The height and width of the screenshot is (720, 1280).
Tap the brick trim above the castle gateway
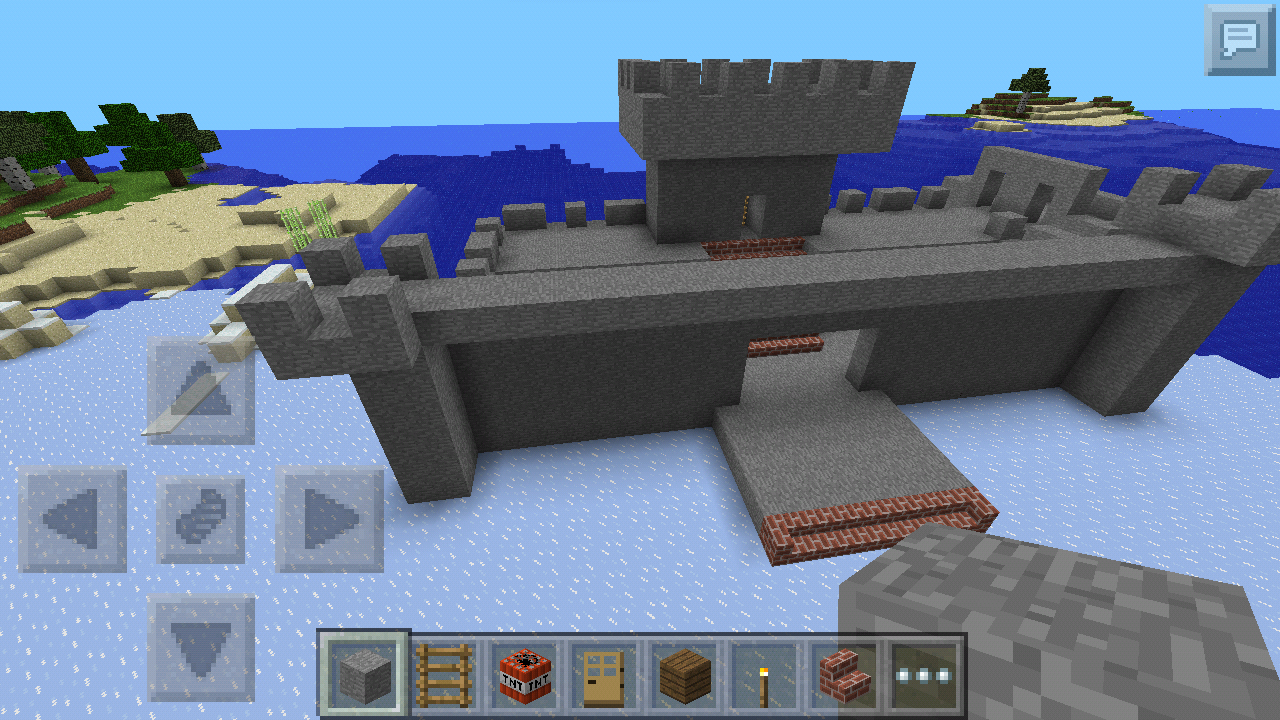(x=782, y=345)
